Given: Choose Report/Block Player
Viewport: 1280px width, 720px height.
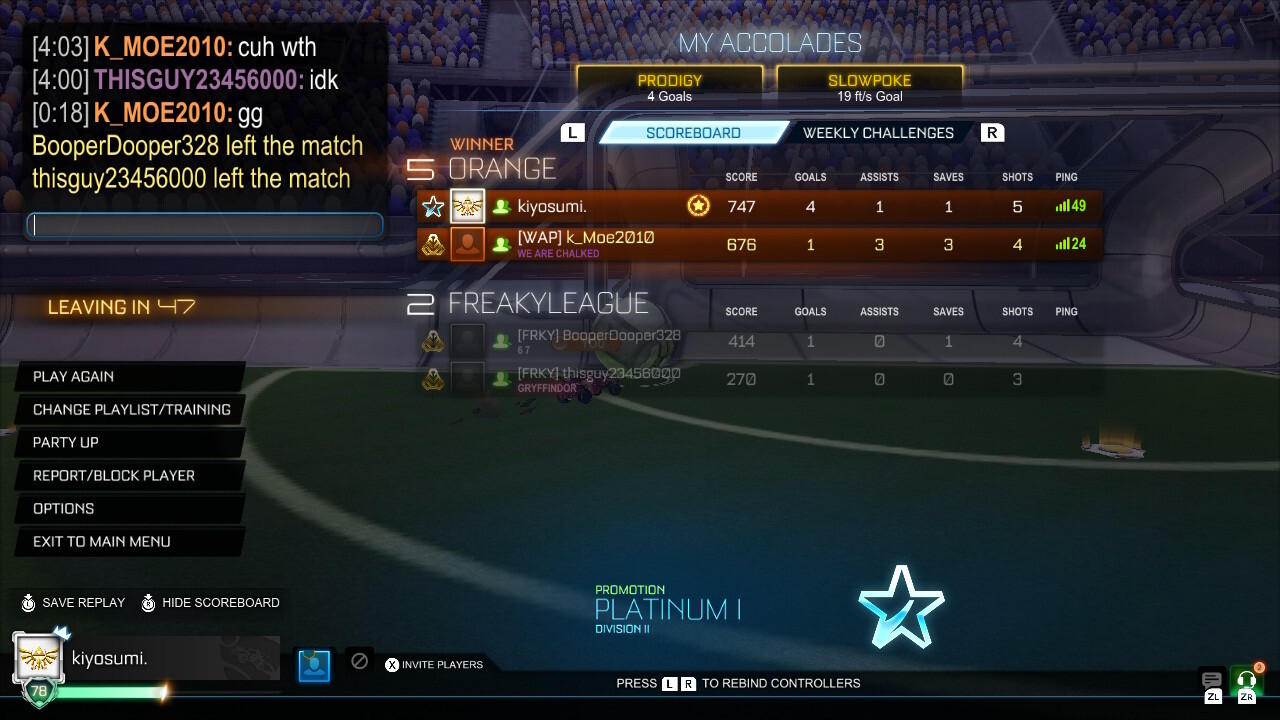Looking at the screenshot, I should [114, 475].
